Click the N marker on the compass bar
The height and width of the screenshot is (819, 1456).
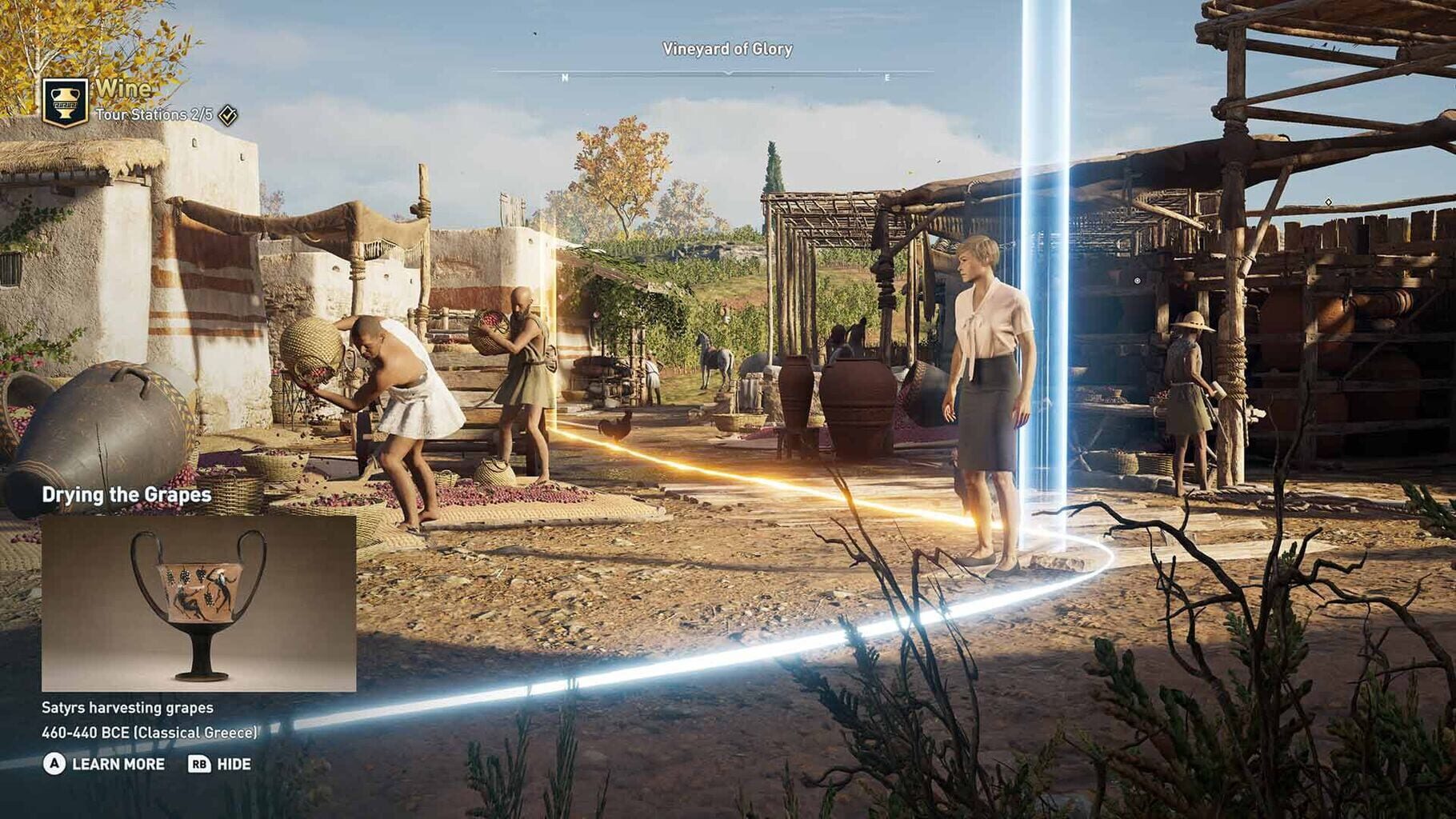point(566,78)
